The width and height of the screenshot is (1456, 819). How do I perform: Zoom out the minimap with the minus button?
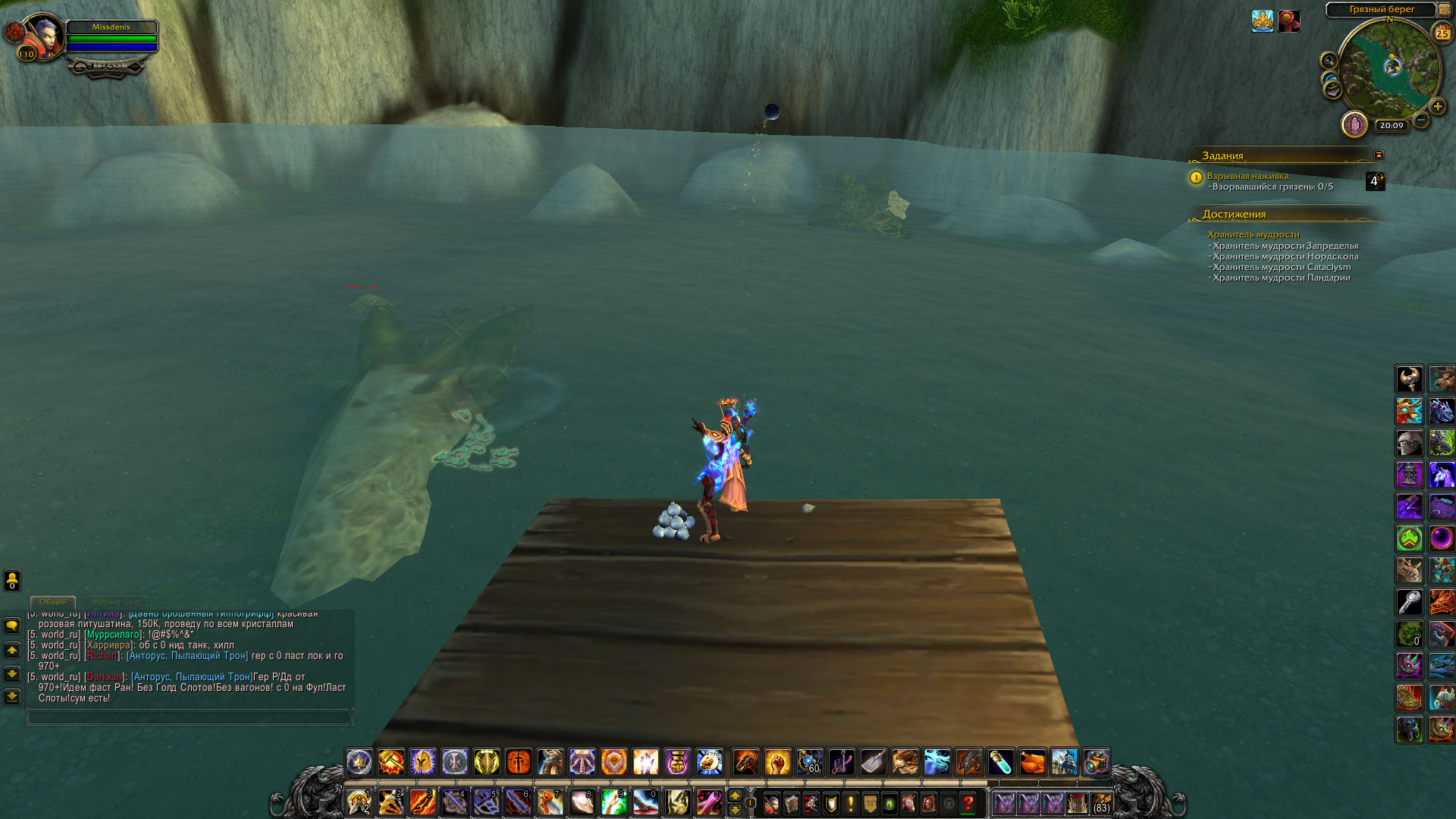(x=1421, y=120)
